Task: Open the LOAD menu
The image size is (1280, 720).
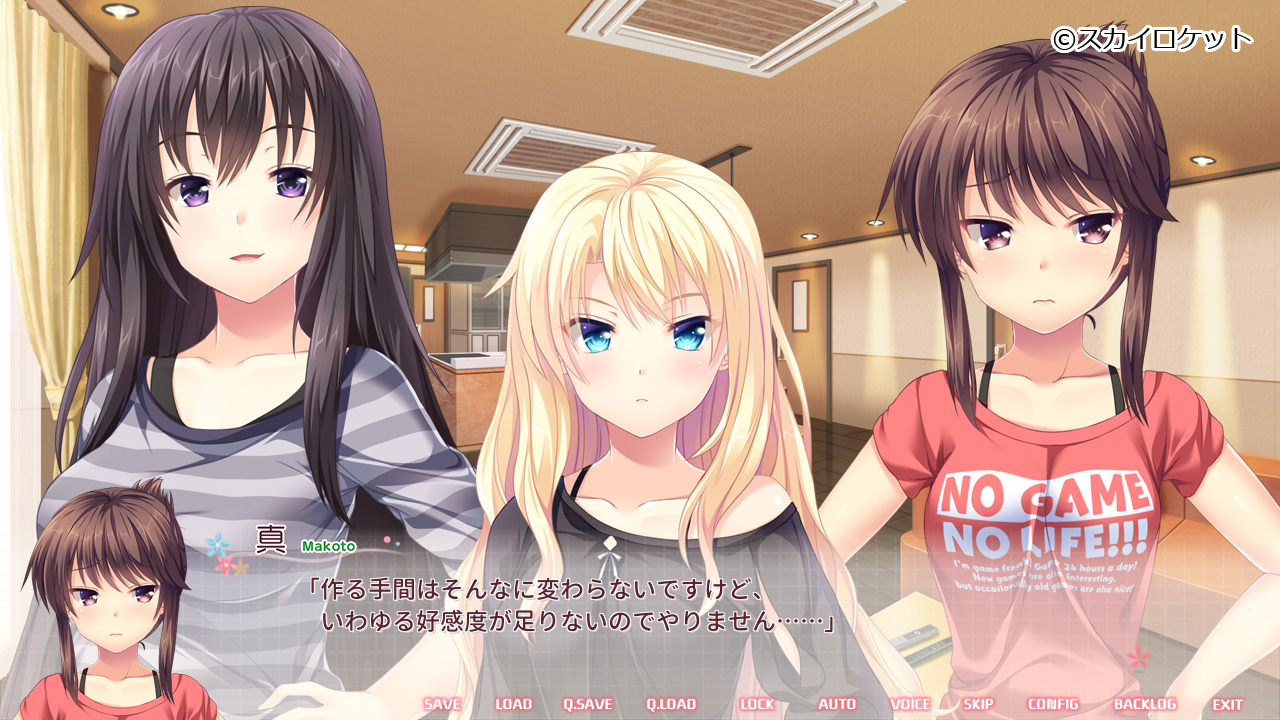Action: click(513, 704)
